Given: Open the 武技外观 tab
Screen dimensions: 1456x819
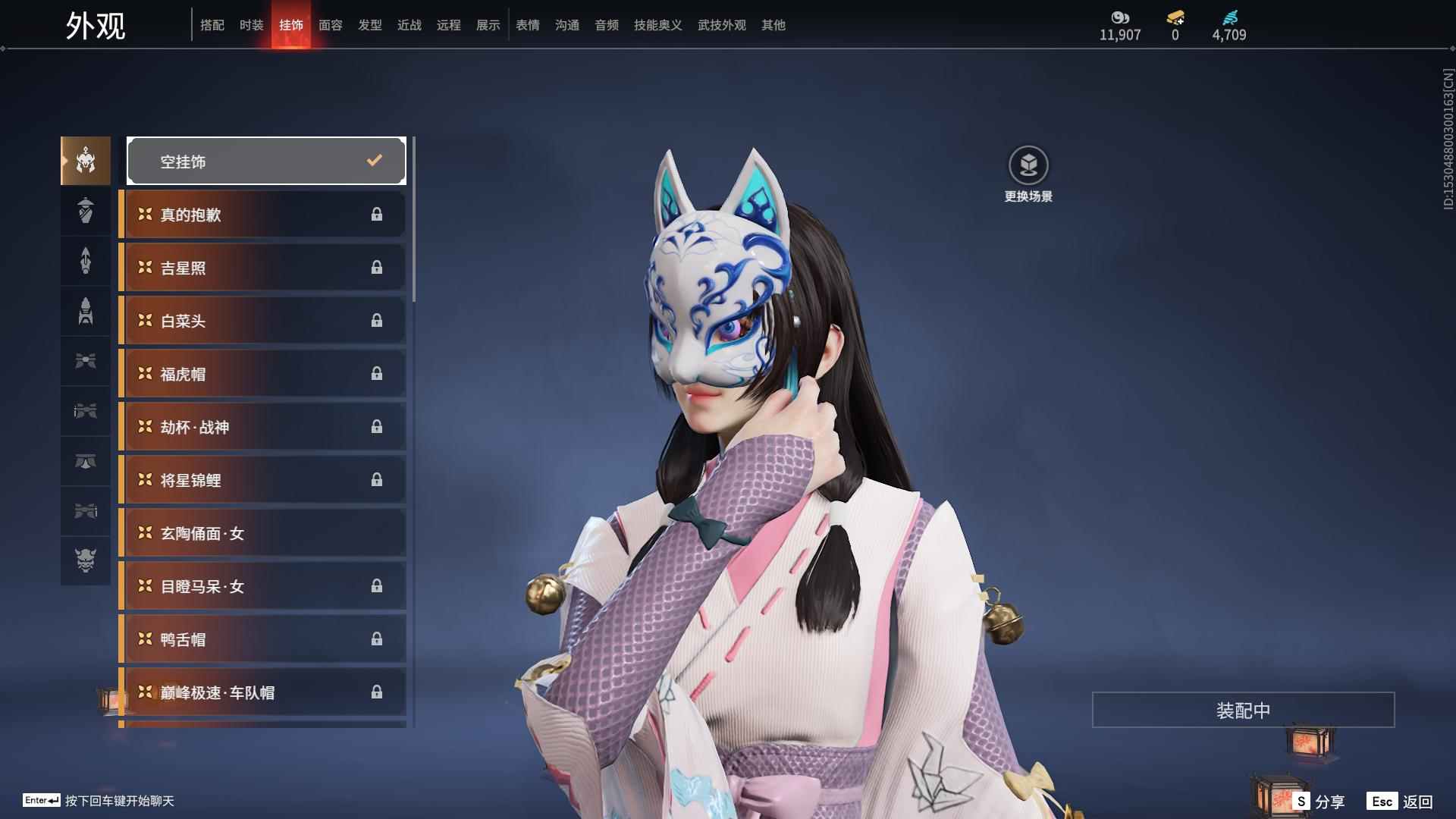Looking at the screenshot, I should [x=721, y=25].
